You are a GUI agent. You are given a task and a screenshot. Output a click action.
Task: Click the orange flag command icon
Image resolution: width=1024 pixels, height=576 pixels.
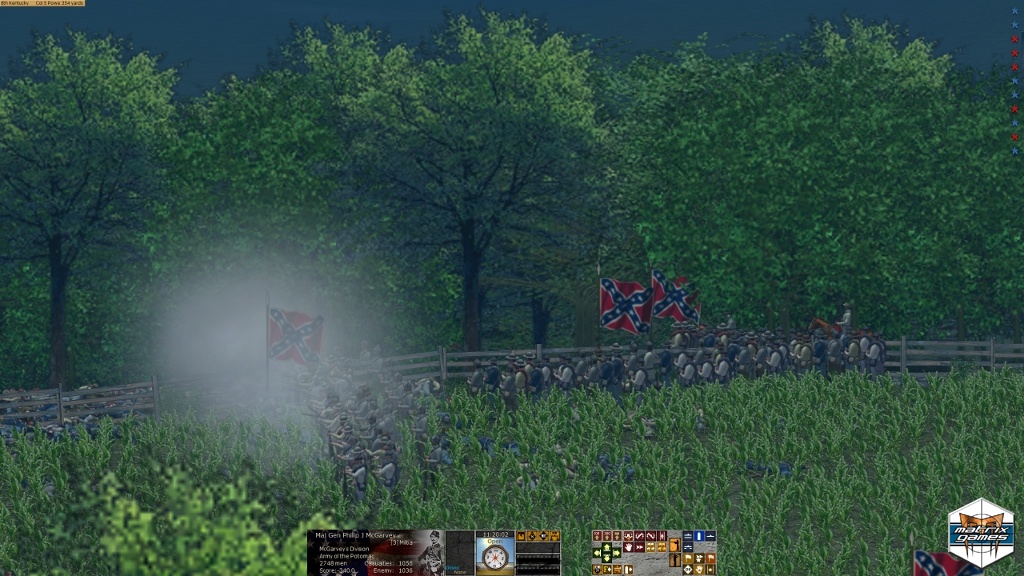(x=711, y=557)
